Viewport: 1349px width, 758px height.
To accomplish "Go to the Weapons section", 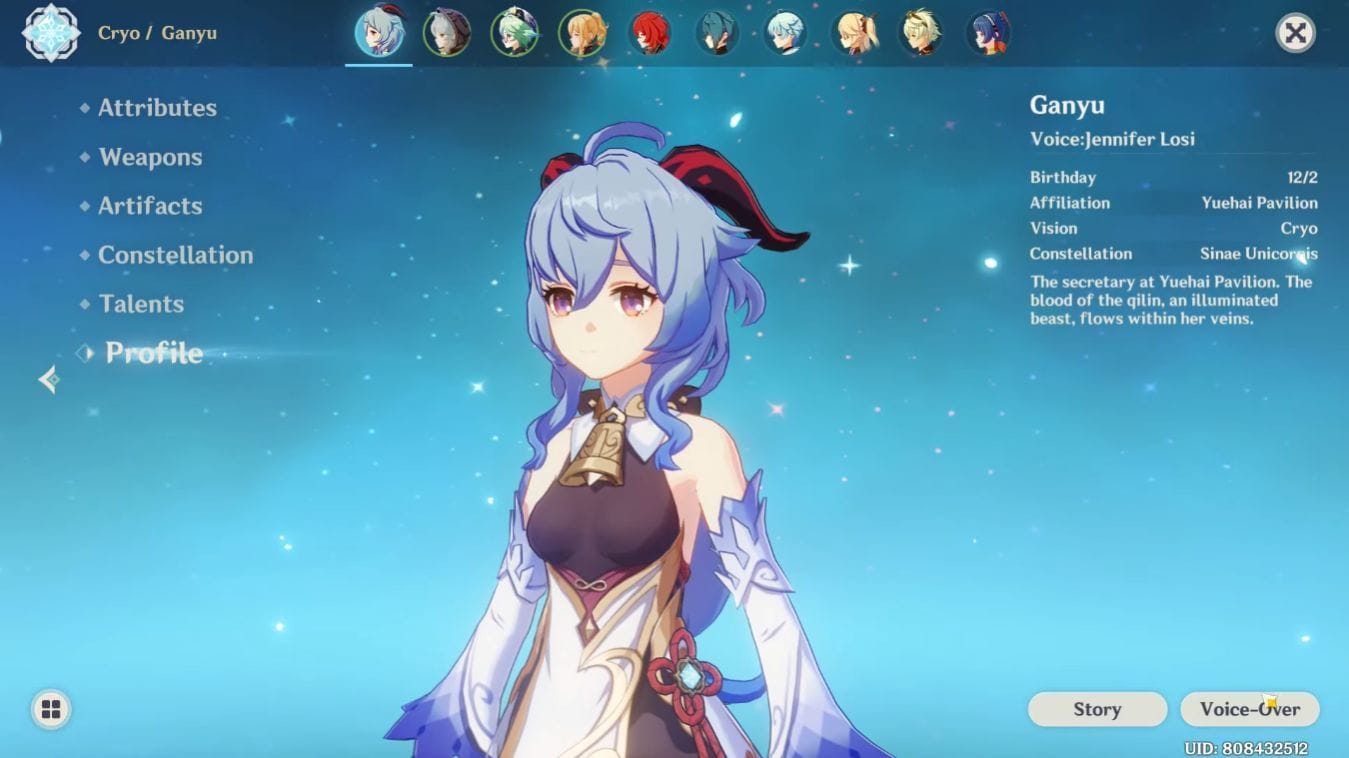I will pyautogui.click(x=150, y=157).
